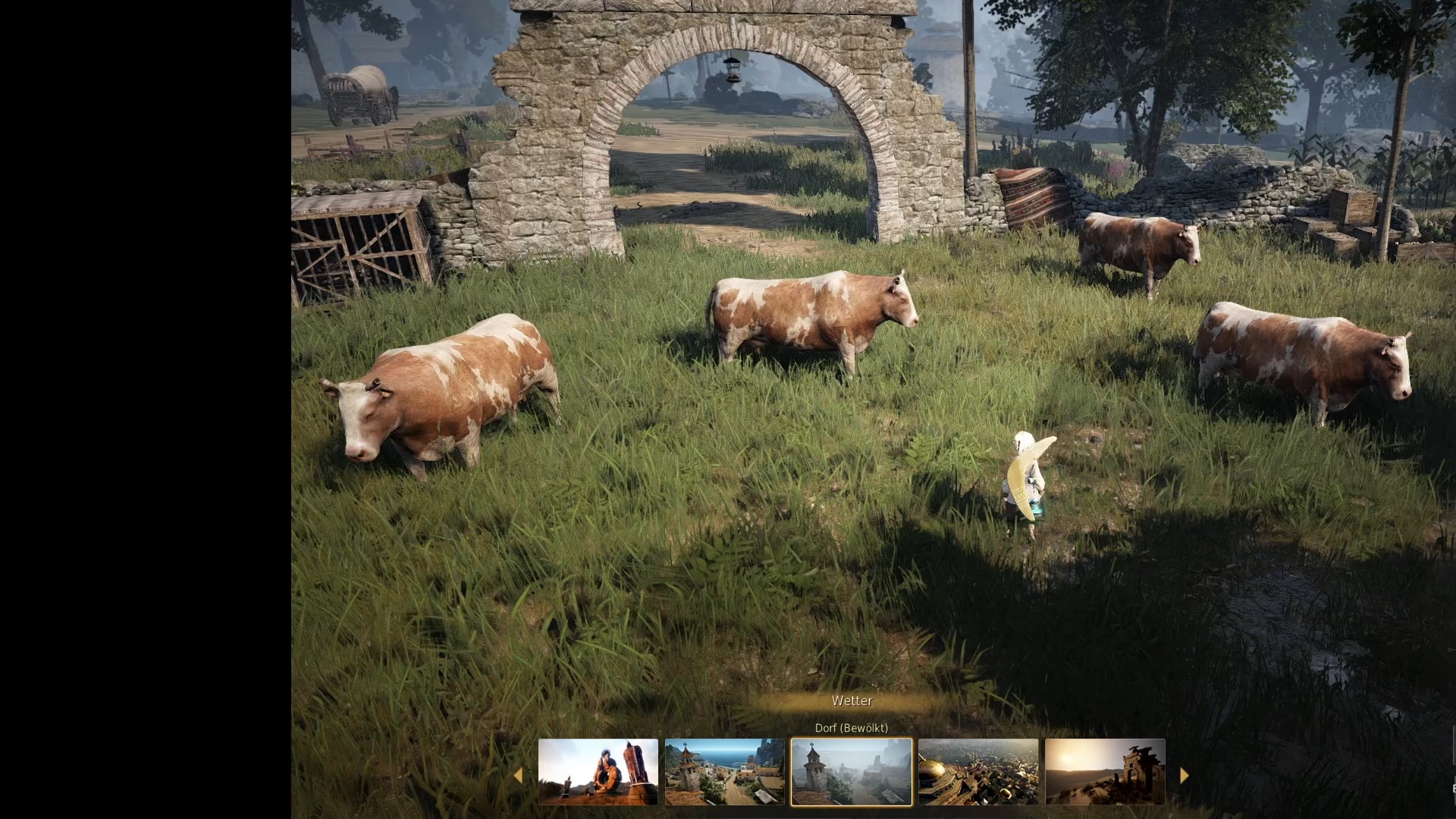Select the coastal village tower thumbnail

tap(725, 772)
